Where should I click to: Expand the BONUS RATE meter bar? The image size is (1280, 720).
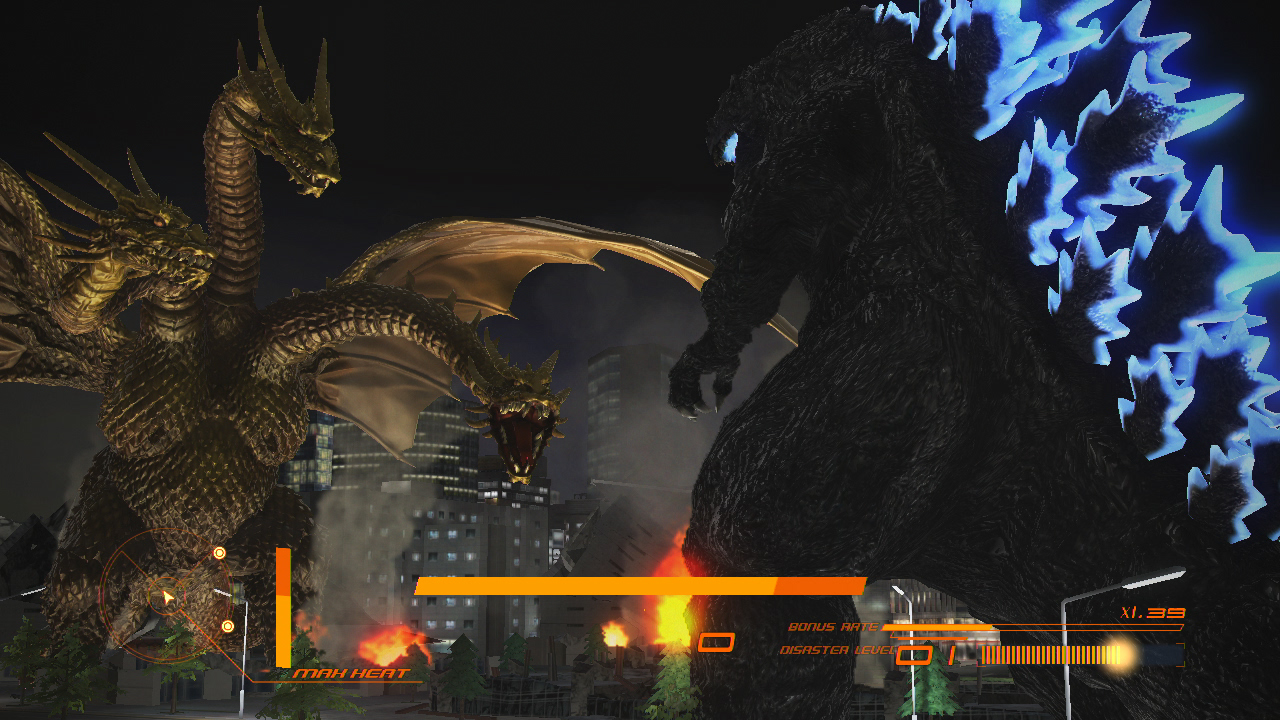[x=940, y=627]
